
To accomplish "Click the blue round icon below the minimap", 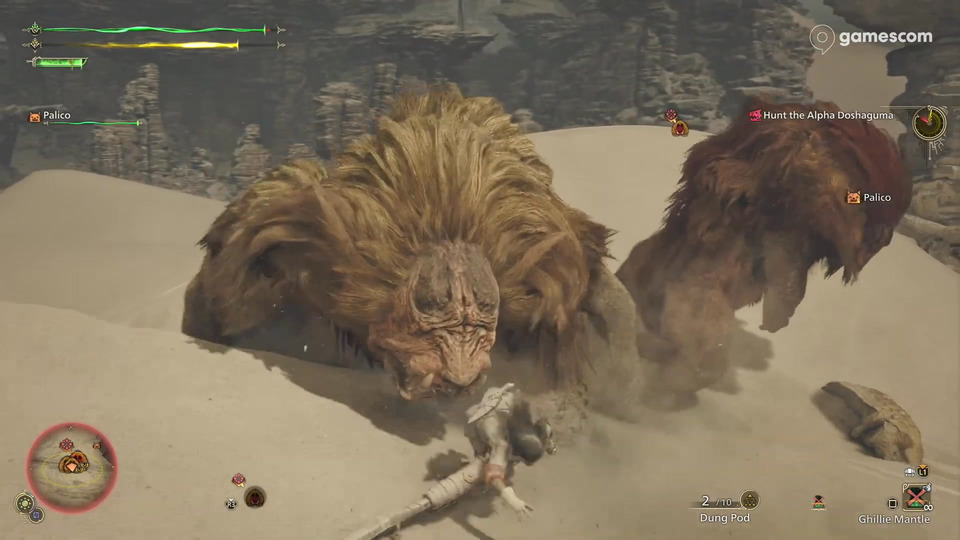I will (37, 515).
